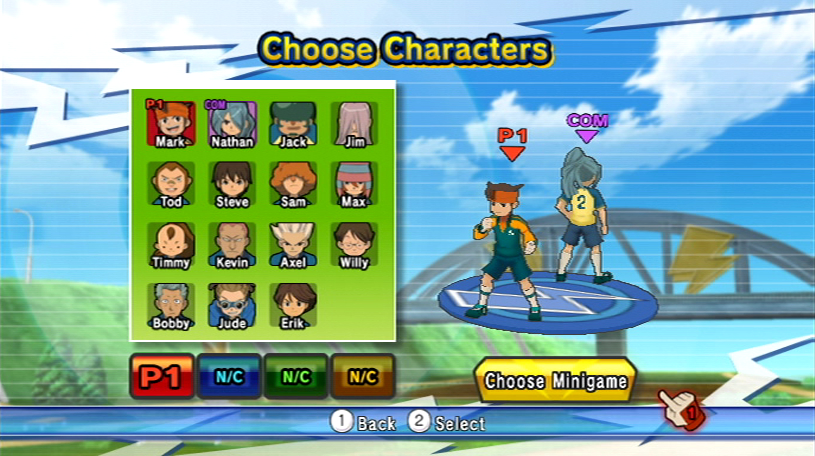
Task: Click Steve's portrait tile
Action: point(232,183)
